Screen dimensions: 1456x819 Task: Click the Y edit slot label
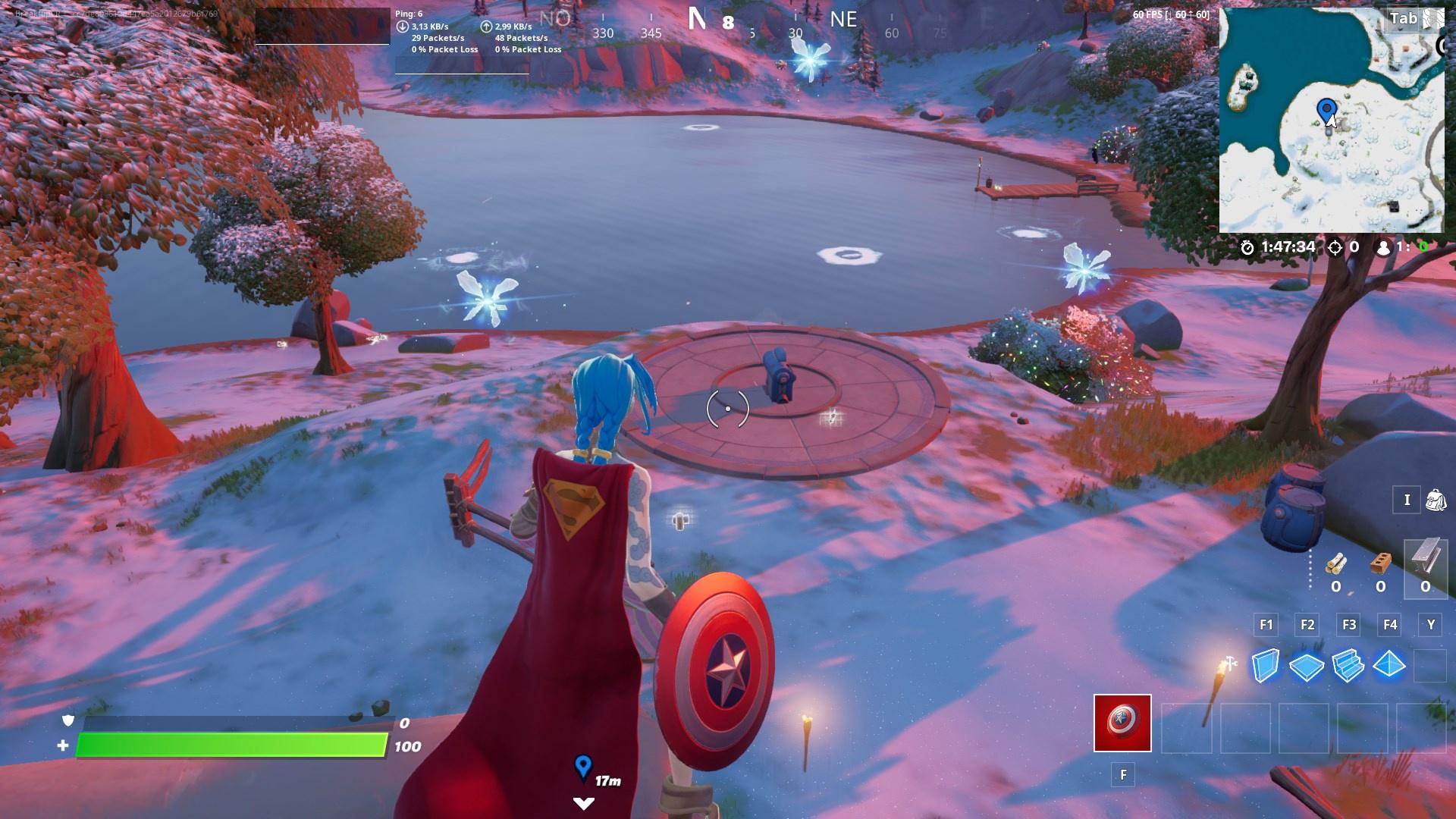(x=1430, y=625)
